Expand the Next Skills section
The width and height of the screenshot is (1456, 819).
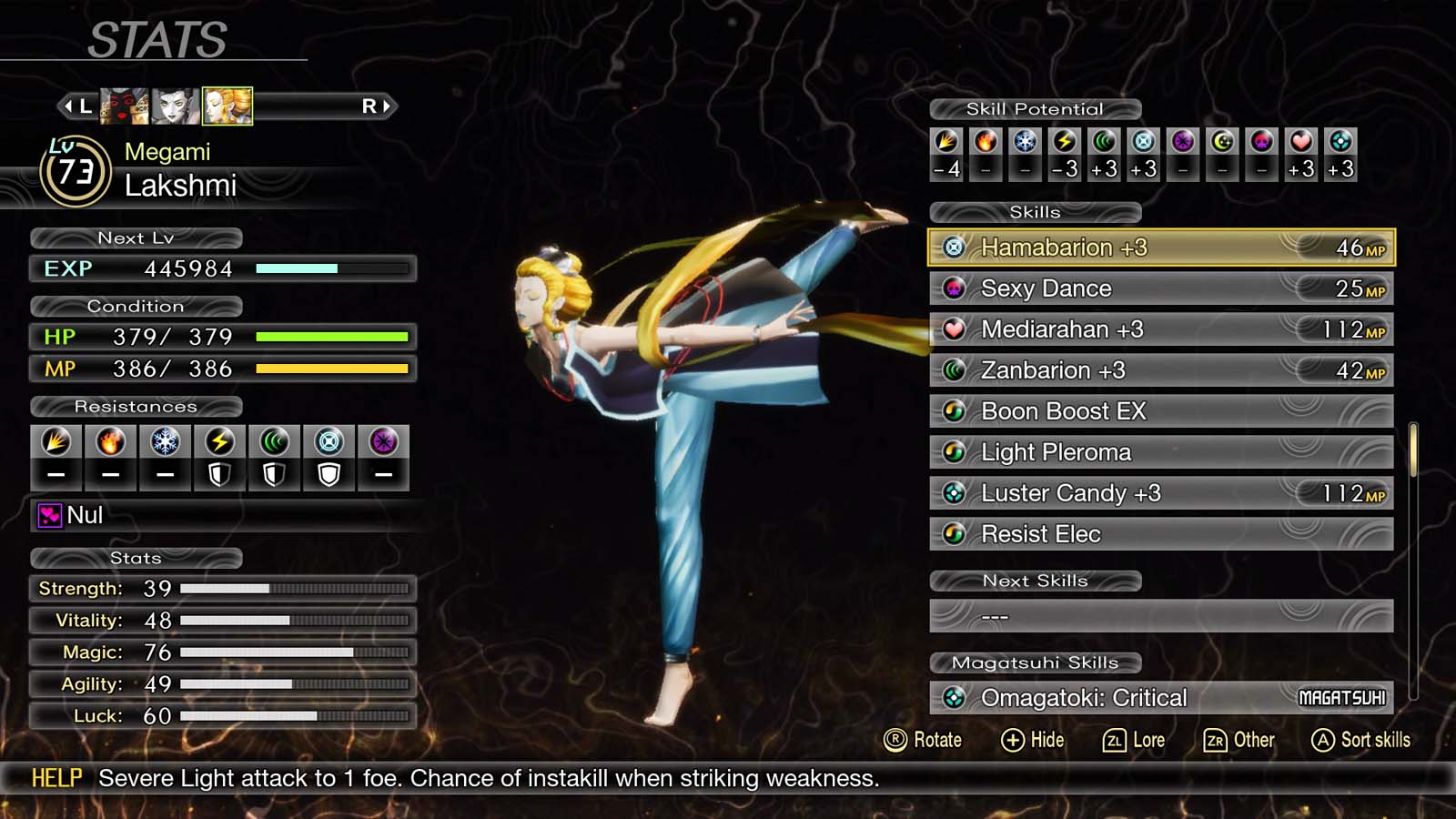tap(1035, 581)
